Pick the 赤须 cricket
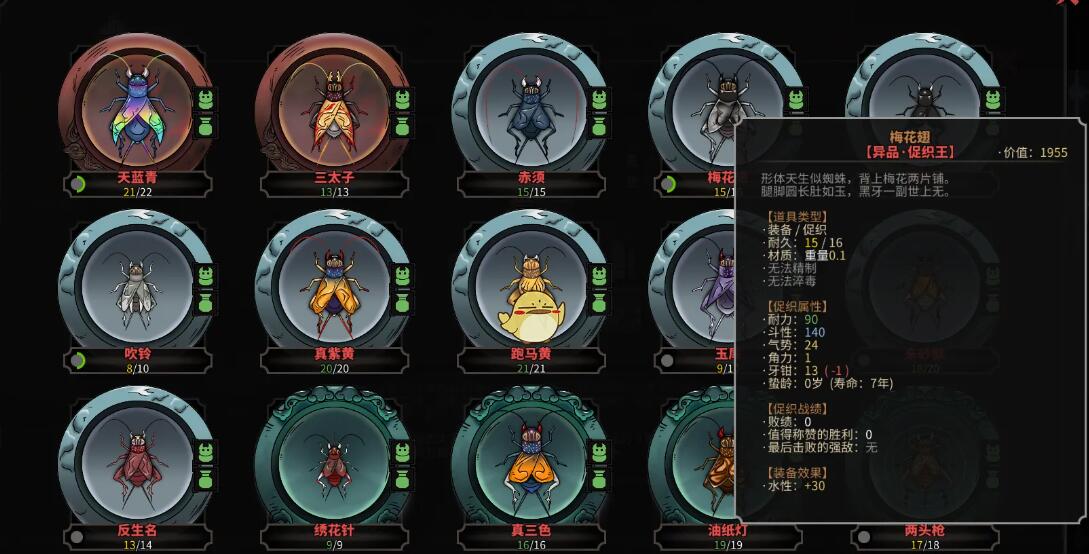Image resolution: width=1089 pixels, height=554 pixels. tap(527, 108)
